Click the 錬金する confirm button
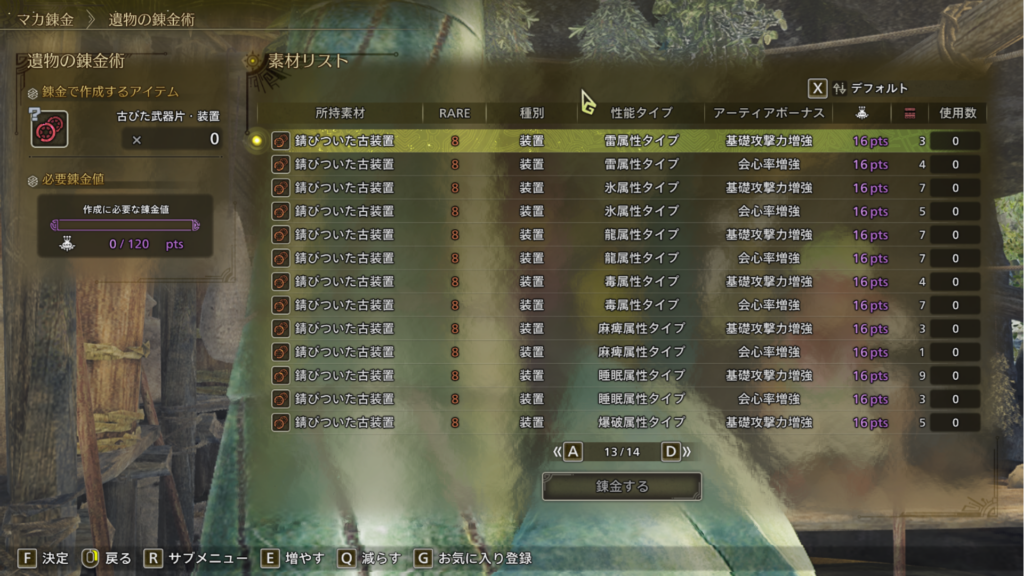This screenshot has height=576, width=1024. click(622, 487)
